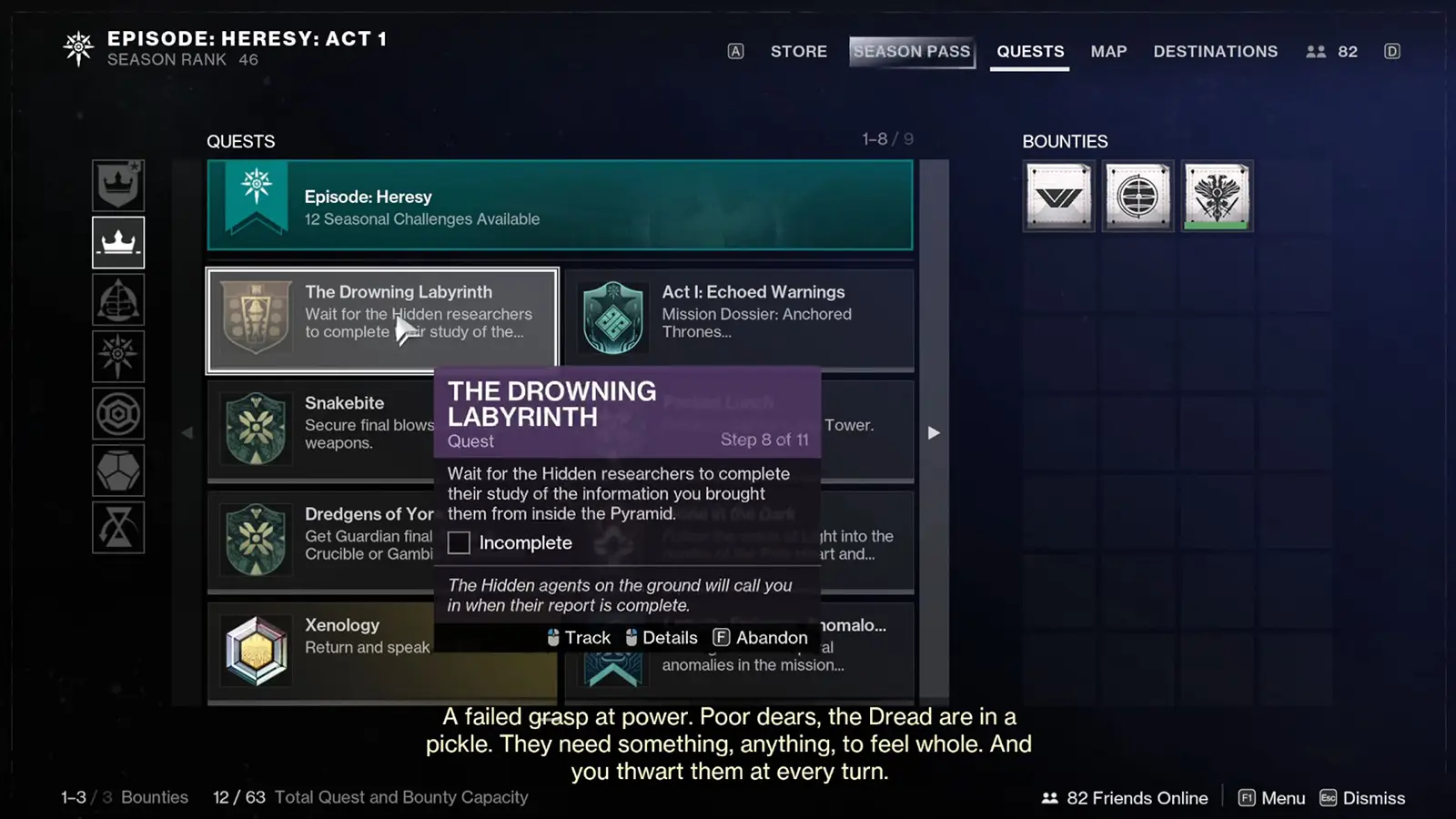This screenshot has width=1456, height=819.
Task: Switch to the MAP tab
Action: click(x=1108, y=52)
